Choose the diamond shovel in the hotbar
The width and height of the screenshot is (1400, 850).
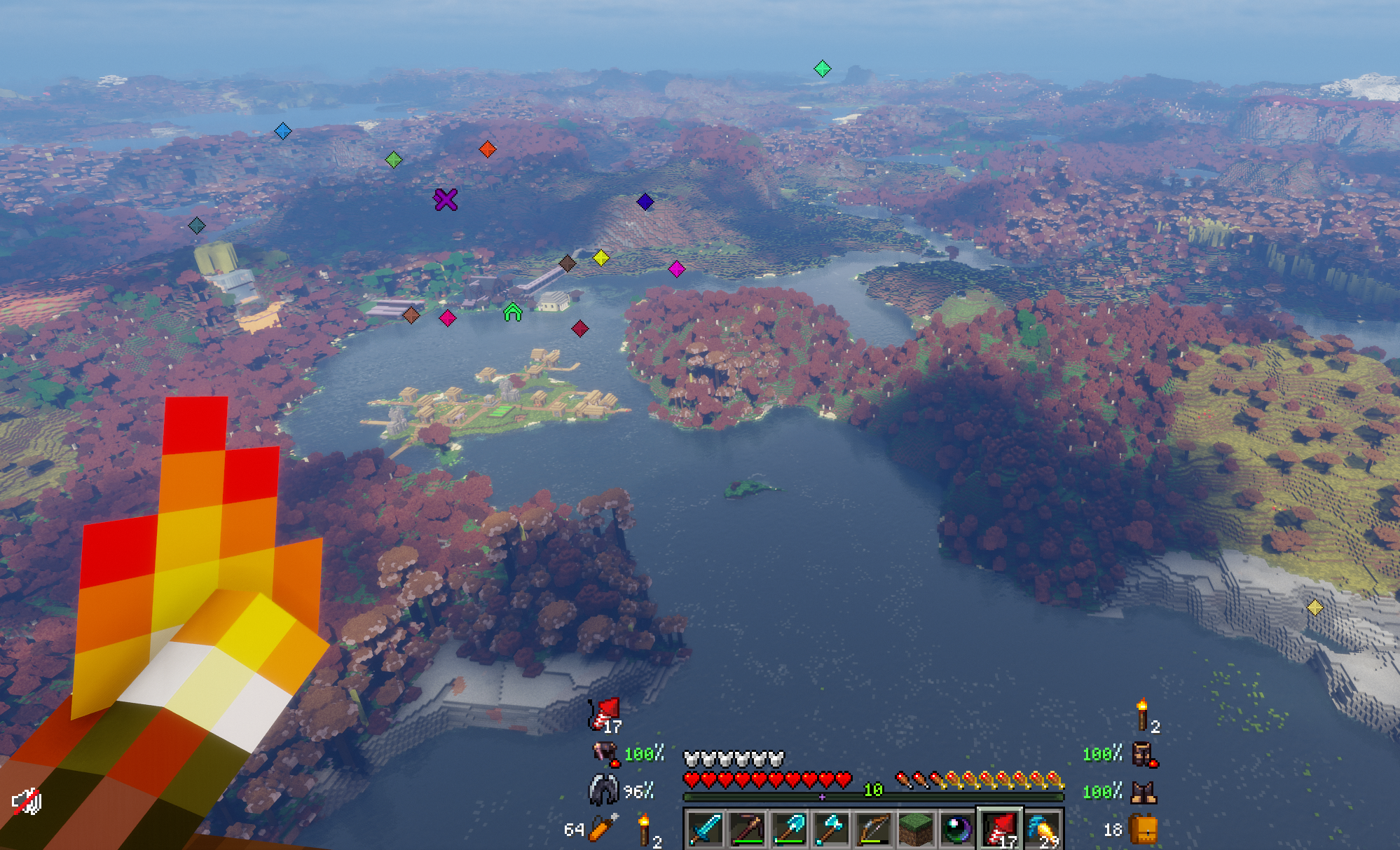(790, 829)
